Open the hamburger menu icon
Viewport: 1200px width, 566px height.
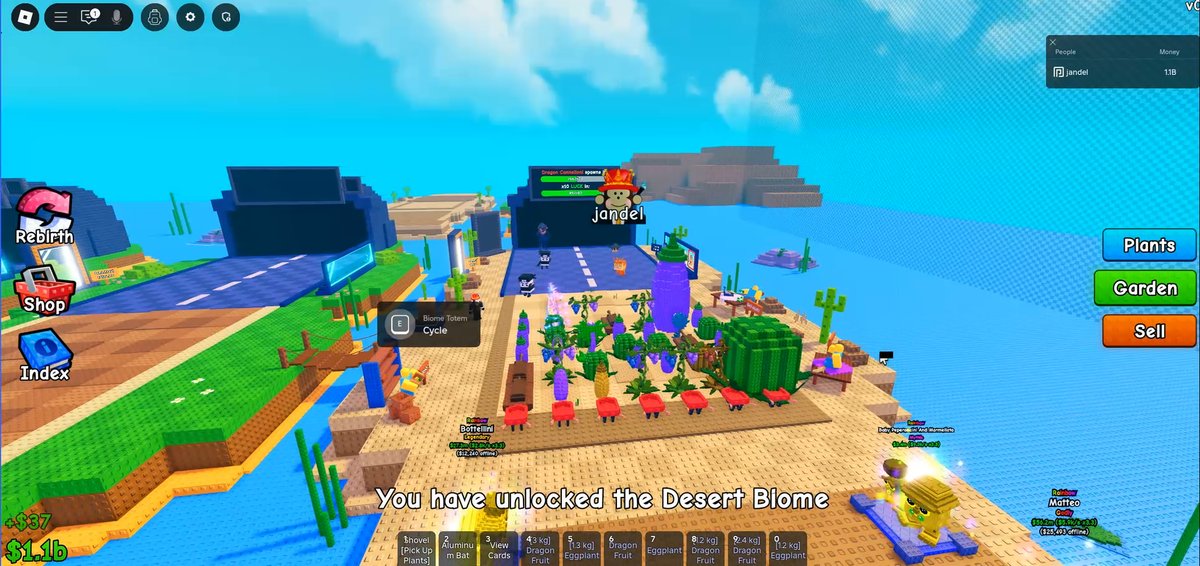click(x=61, y=17)
